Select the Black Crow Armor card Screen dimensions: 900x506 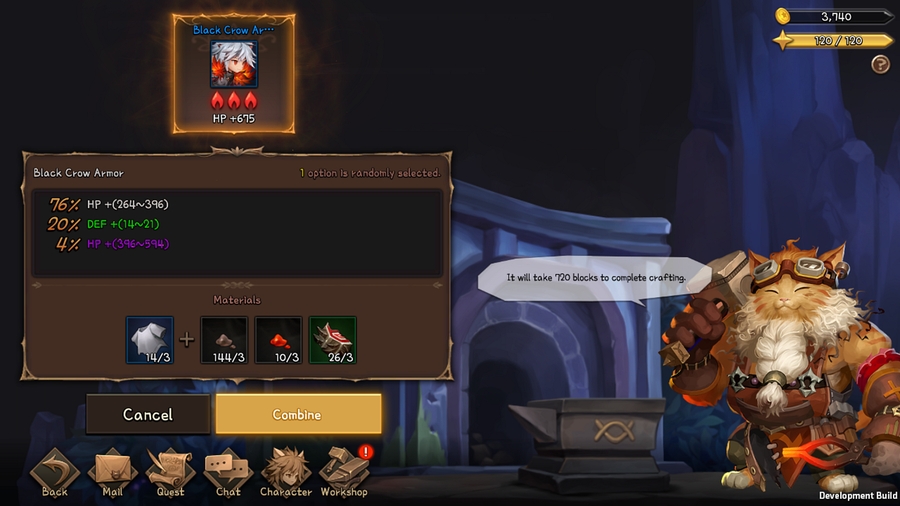(234, 74)
